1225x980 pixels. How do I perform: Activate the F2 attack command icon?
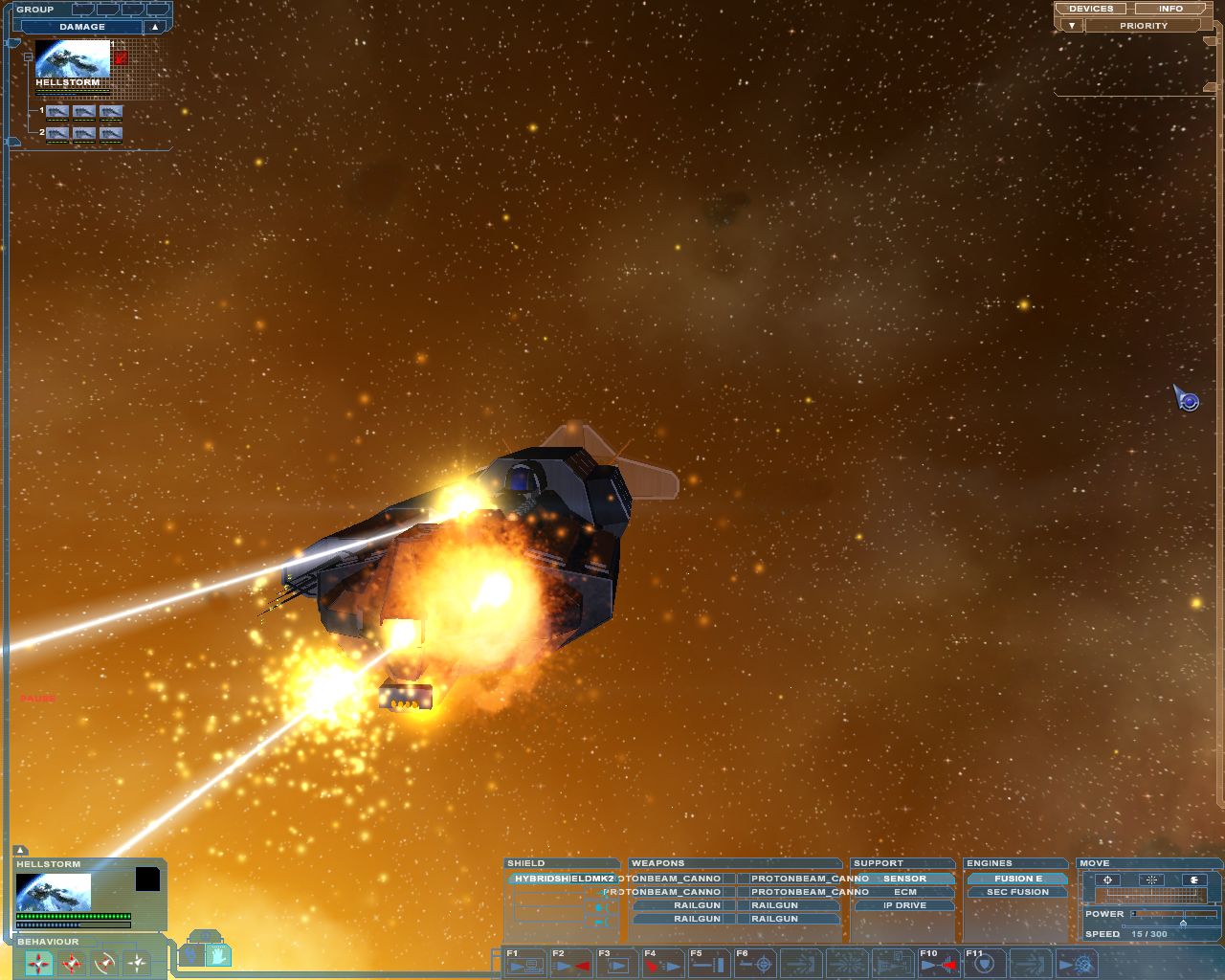[570, 965]
